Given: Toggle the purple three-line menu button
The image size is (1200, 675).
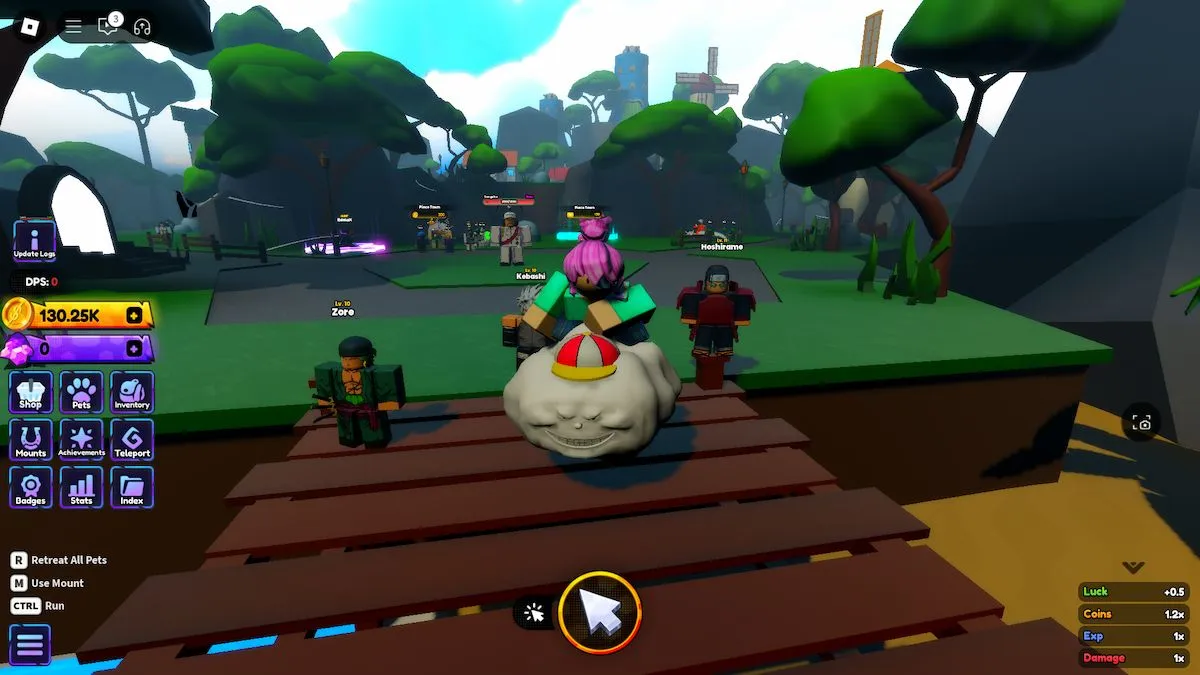Looking at the screenshot, I should click(x=30, y=645).
